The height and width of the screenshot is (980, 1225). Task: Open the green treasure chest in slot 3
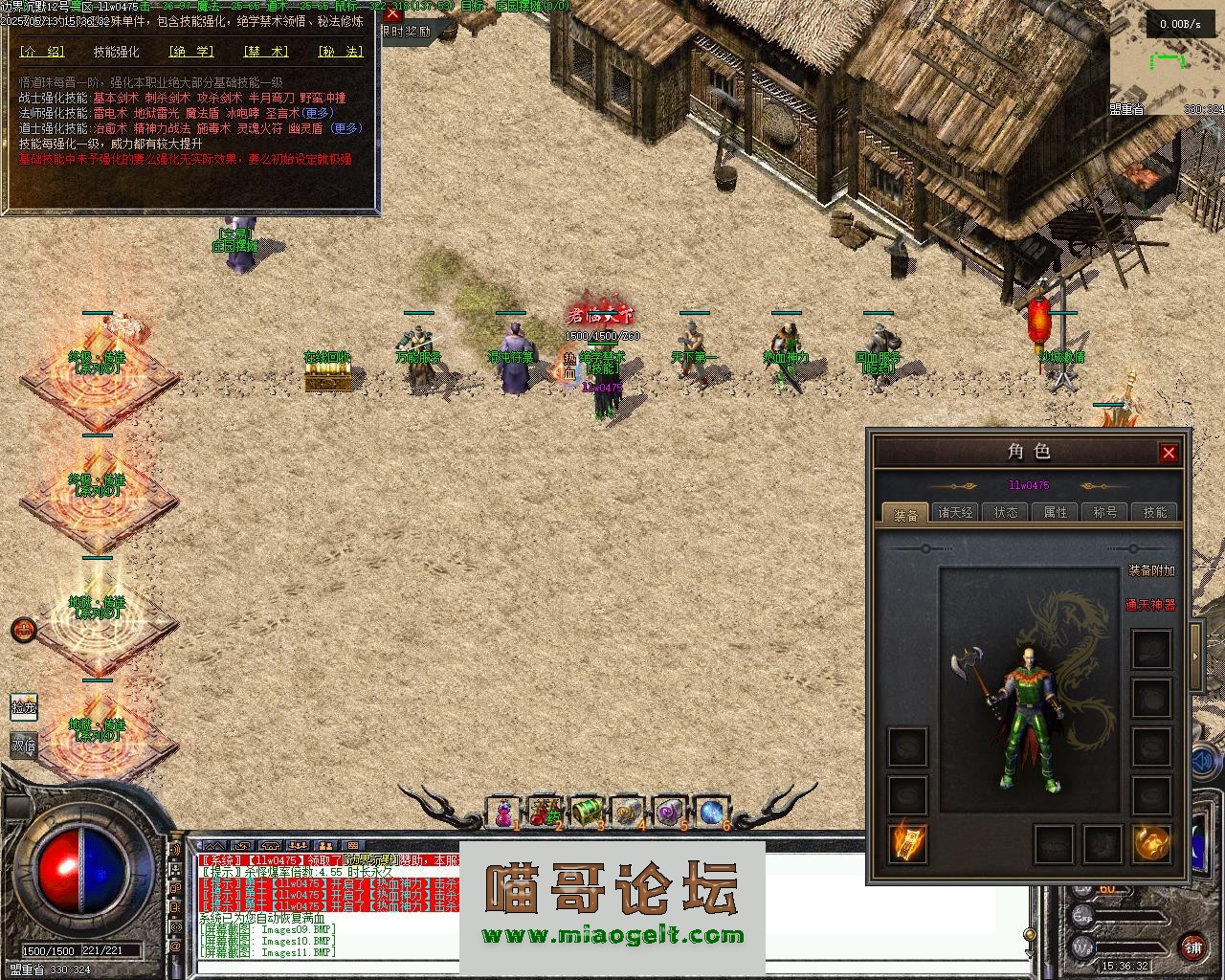point(586,813)
